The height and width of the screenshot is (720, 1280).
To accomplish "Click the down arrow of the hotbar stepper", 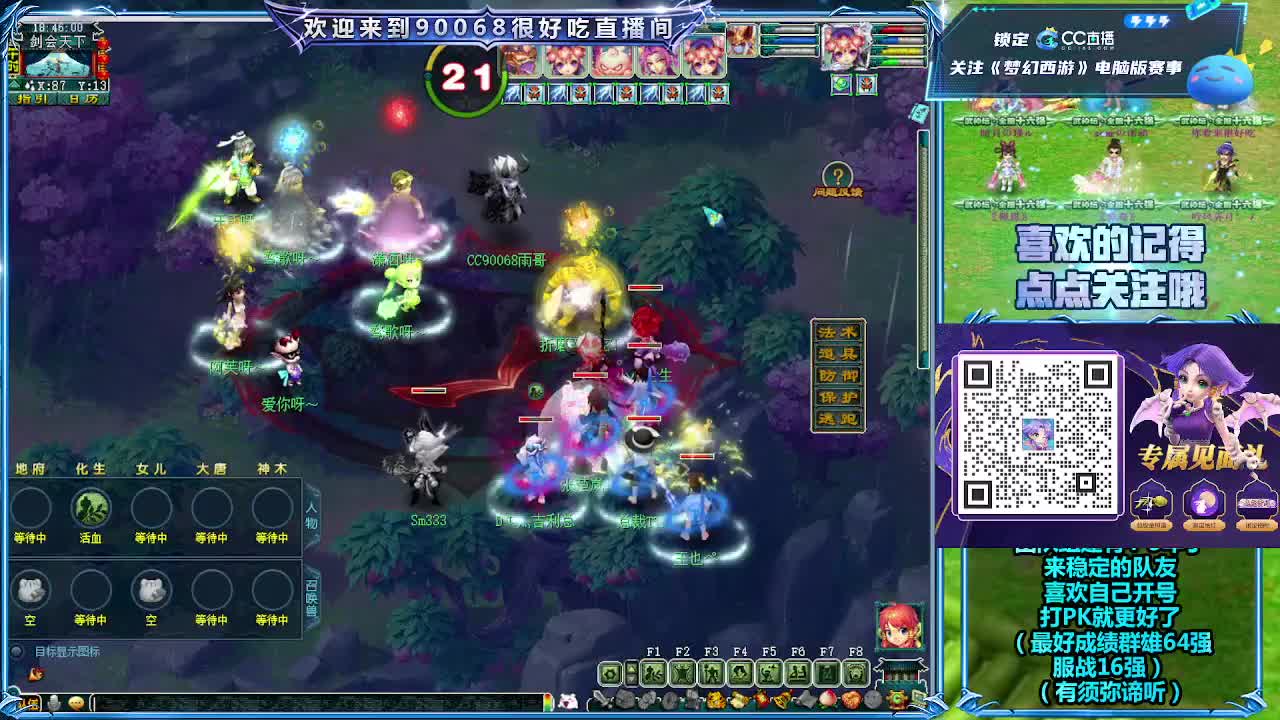I will [631, 679].
